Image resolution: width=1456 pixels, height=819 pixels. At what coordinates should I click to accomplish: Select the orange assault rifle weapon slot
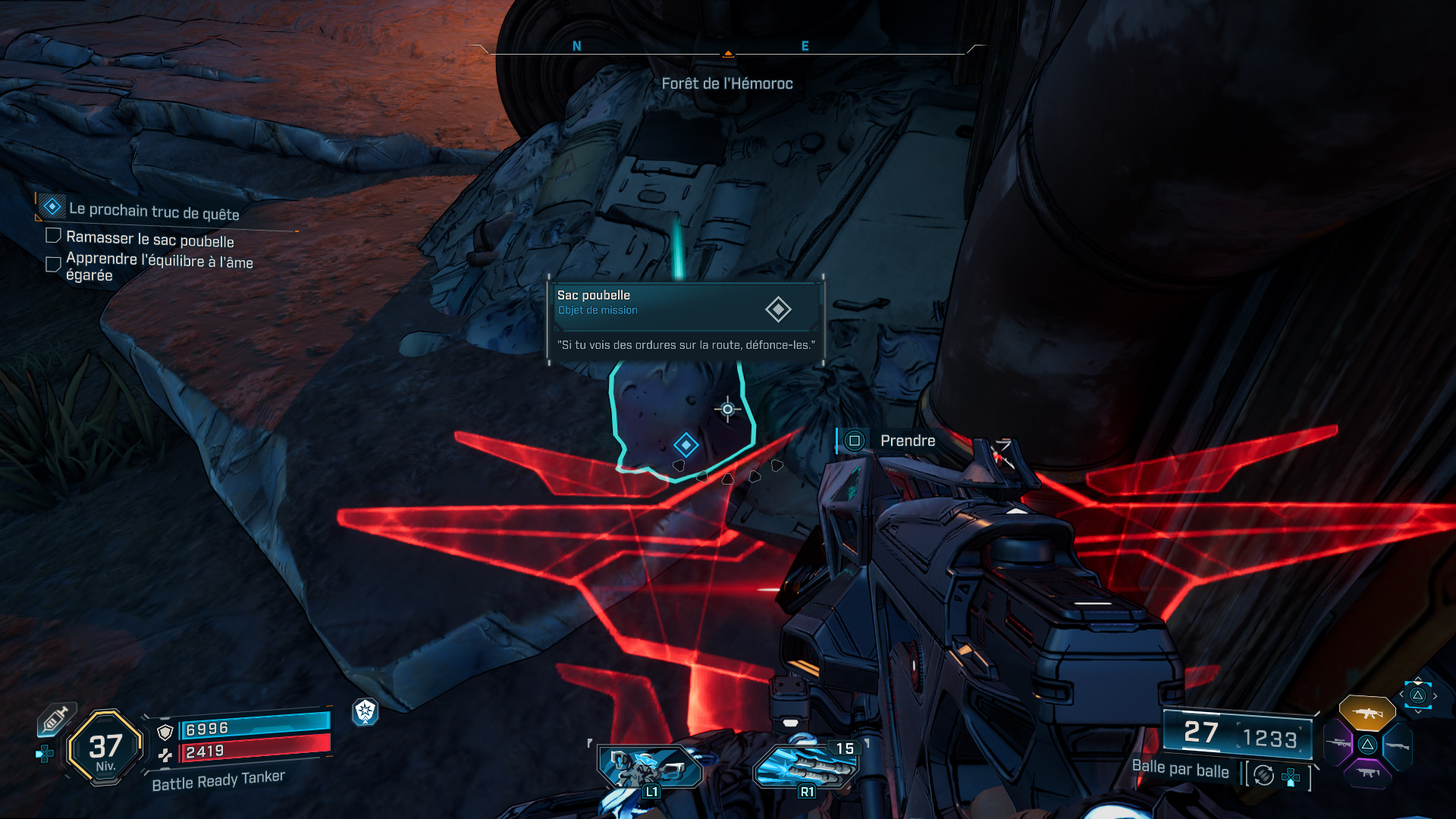coord(1367,713)
